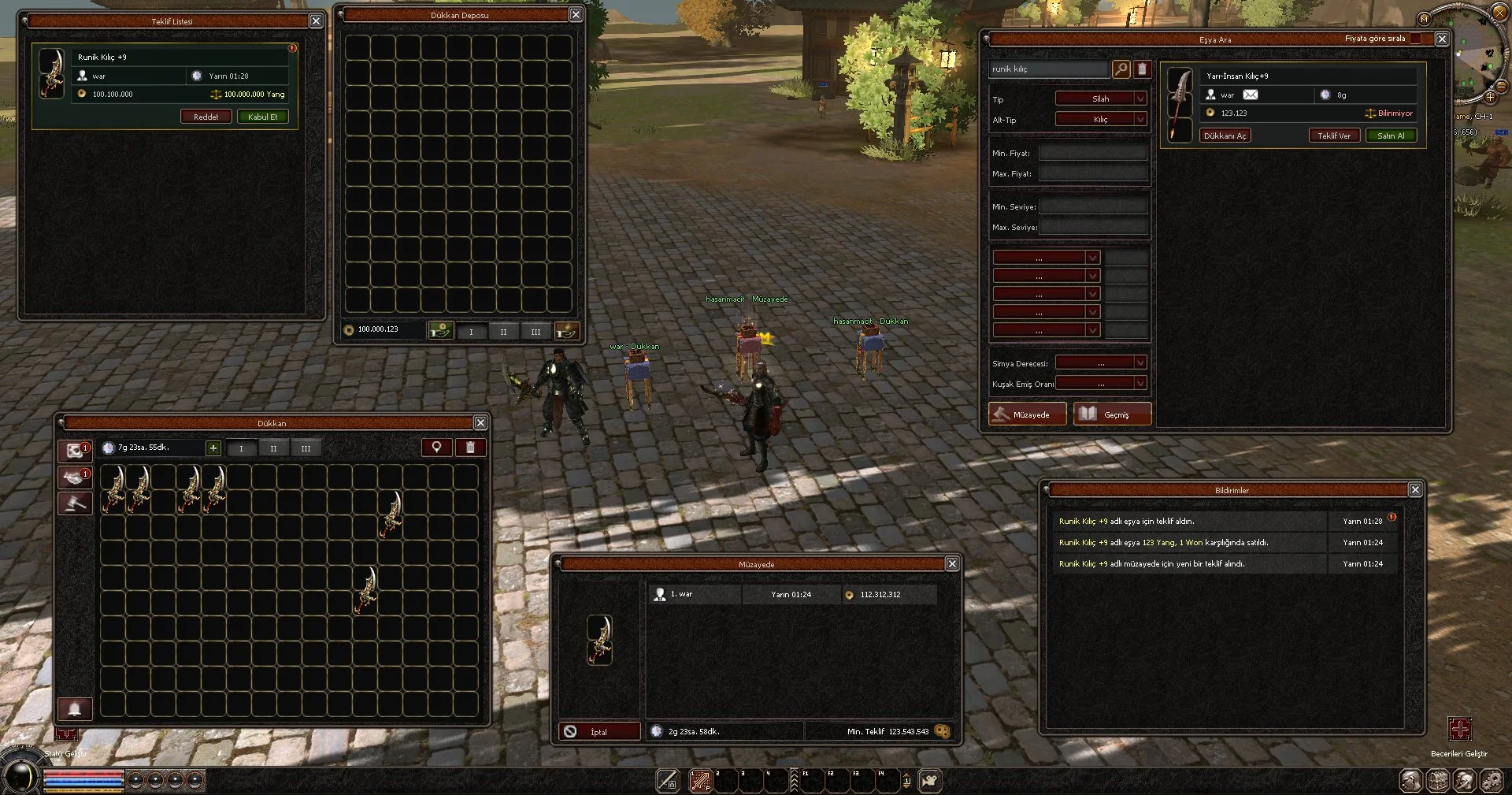This screenshot has width=1512, height=795.
Task: Open the seller's shop with Dükkanı Aç
Action: coord(1225,136)
